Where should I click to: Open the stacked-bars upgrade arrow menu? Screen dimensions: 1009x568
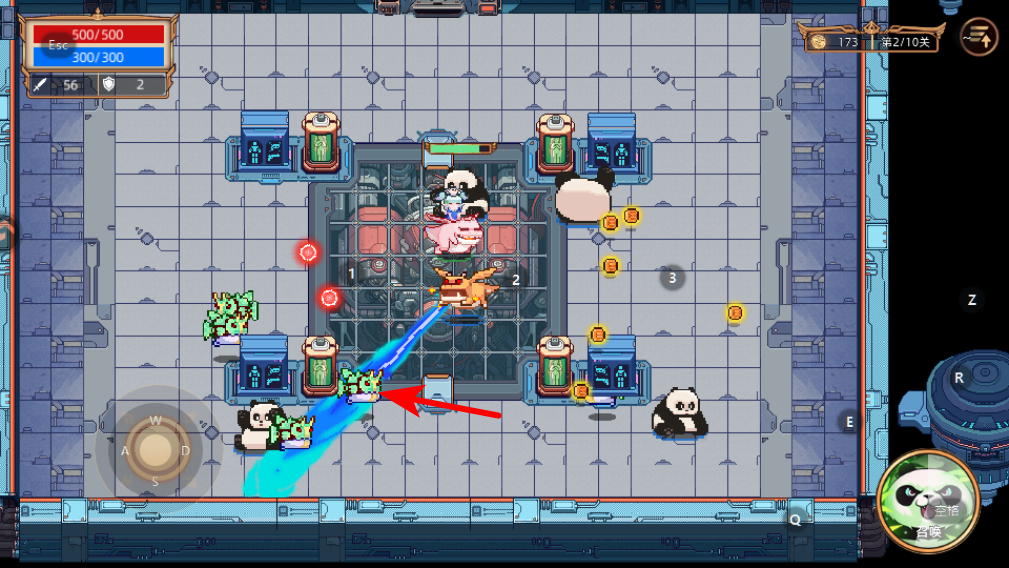tap(979, 38)
